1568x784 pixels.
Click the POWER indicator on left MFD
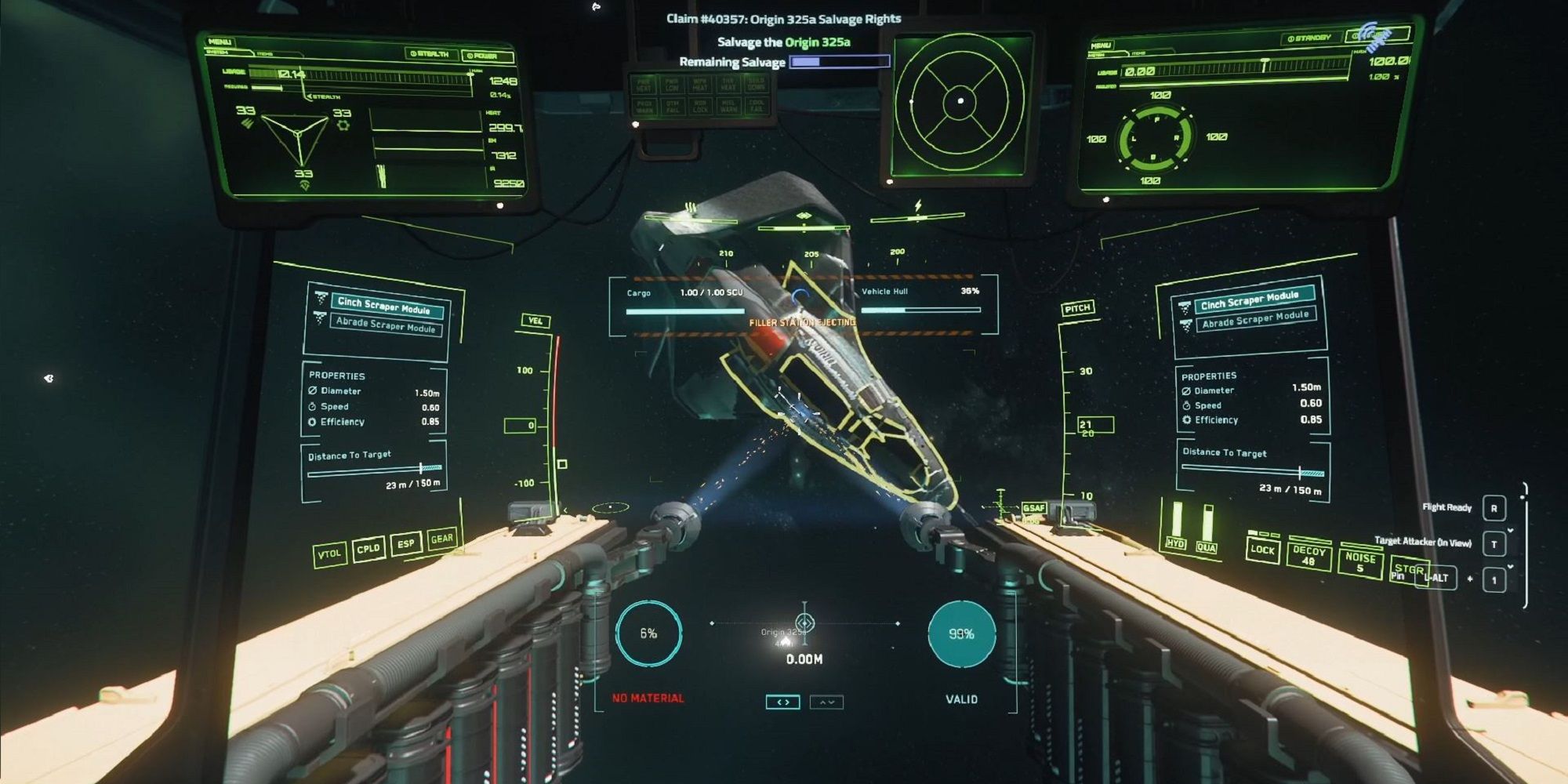486,55
